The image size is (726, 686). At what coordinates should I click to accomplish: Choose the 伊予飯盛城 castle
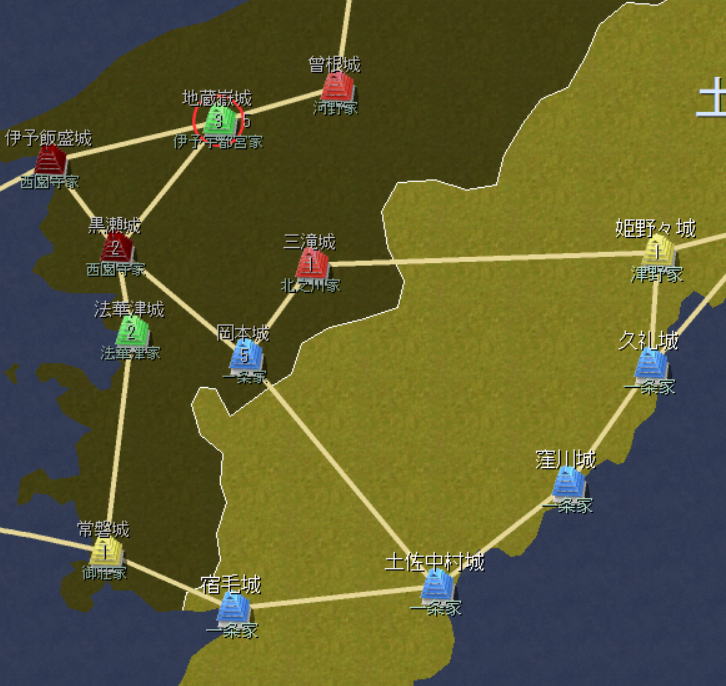(x=50, y=160)
